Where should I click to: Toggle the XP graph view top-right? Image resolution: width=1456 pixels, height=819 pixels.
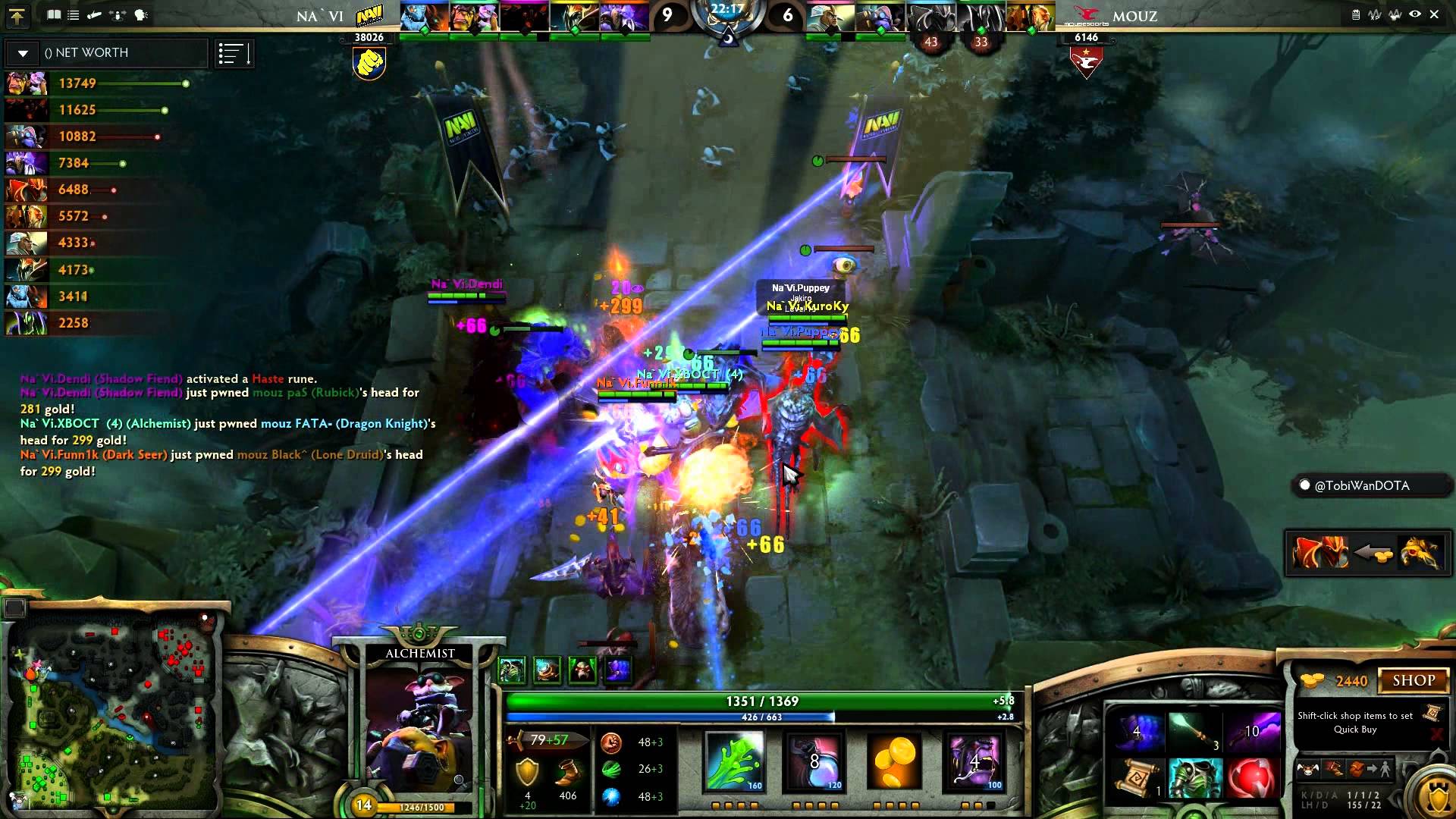coord(1375,14)
